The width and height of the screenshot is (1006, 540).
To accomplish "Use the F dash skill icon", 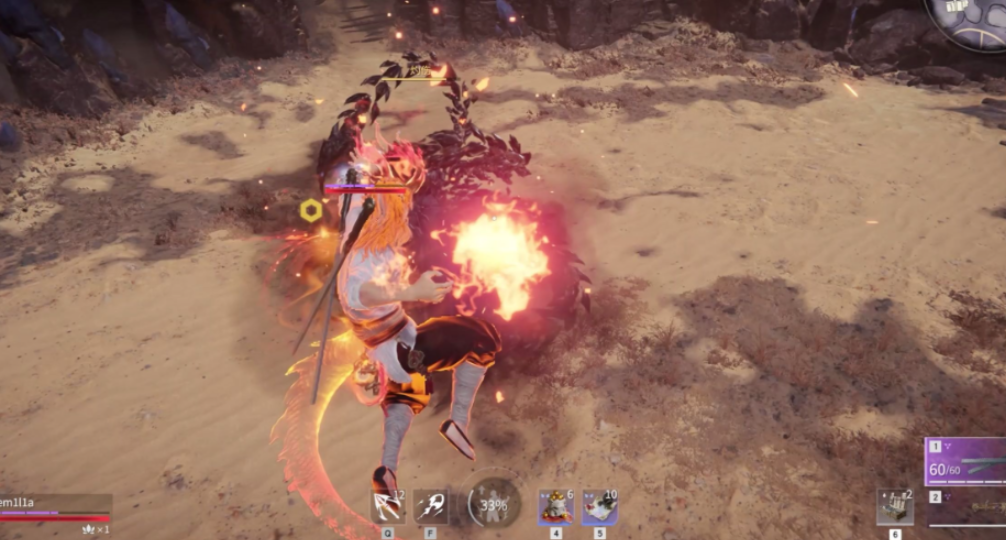I will tap(430, 507).
